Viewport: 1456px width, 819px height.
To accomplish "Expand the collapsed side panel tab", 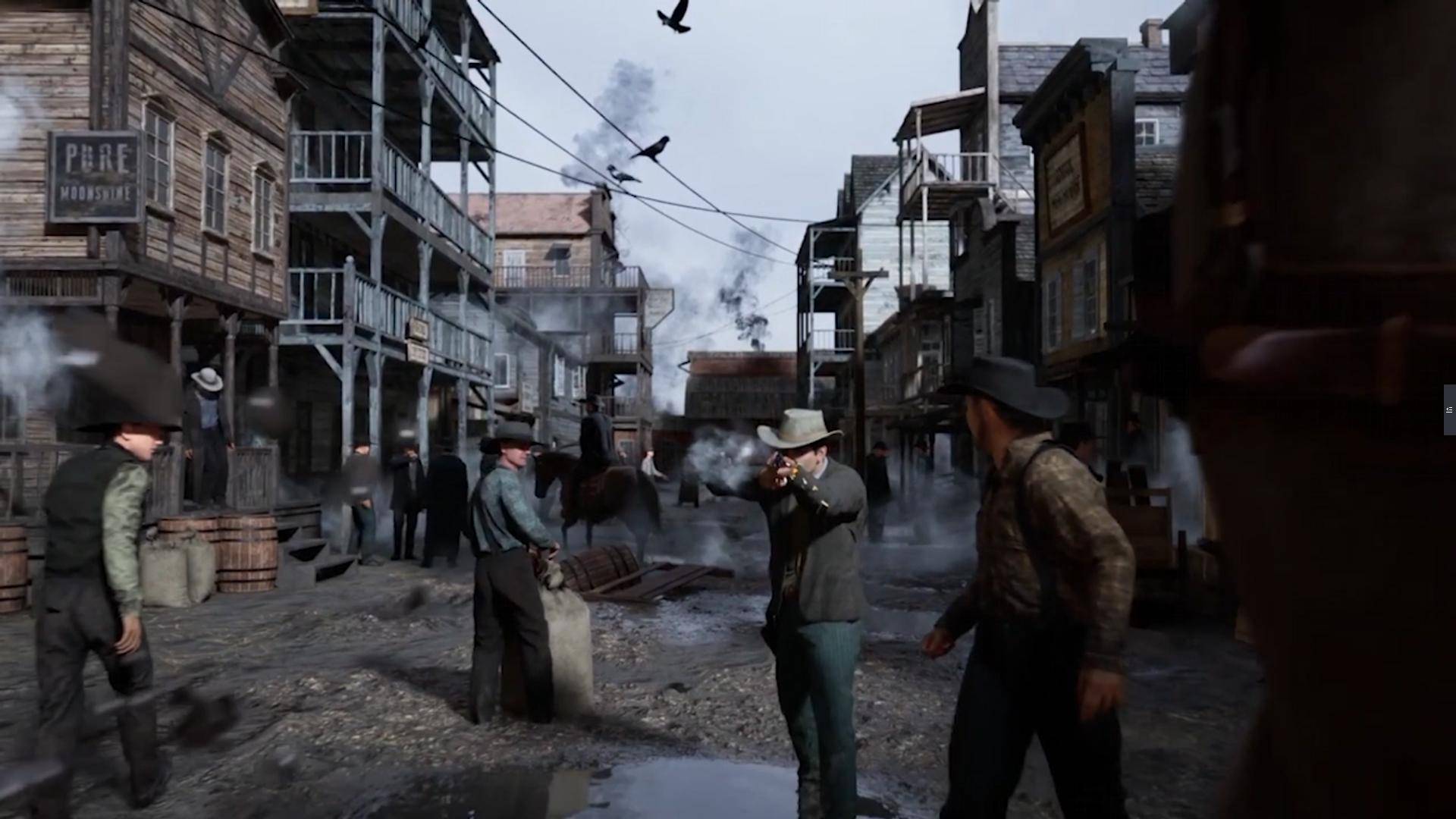I will [x=1449, y=409].
